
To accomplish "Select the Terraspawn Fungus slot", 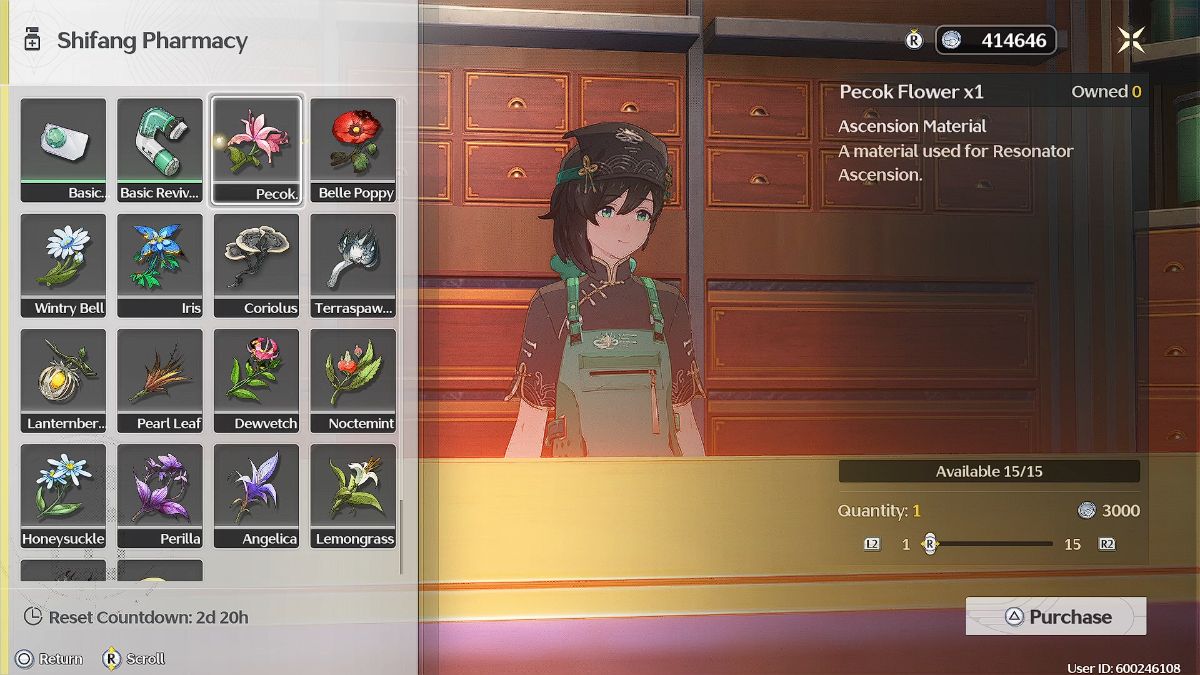I will [x=354, y=265].
